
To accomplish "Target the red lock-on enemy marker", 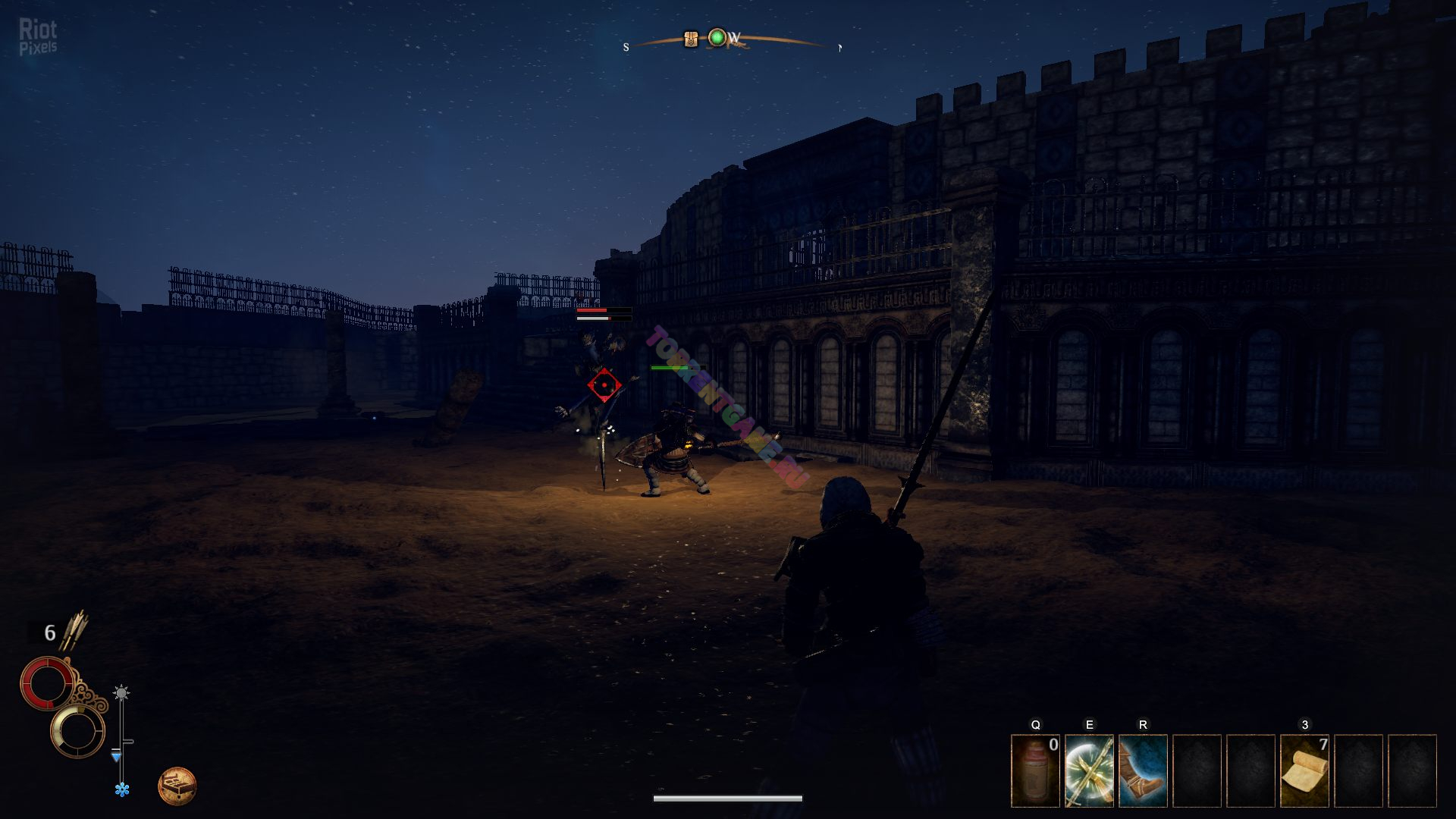I will point(604,386).
